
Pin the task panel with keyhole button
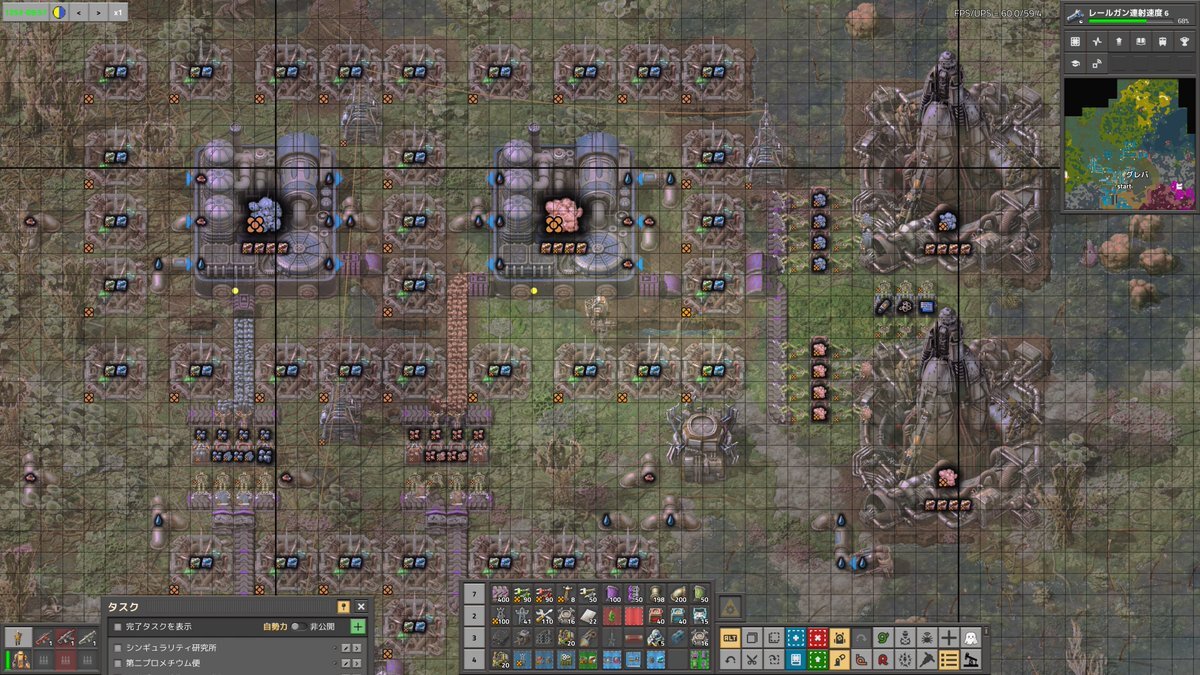point(343,607)
